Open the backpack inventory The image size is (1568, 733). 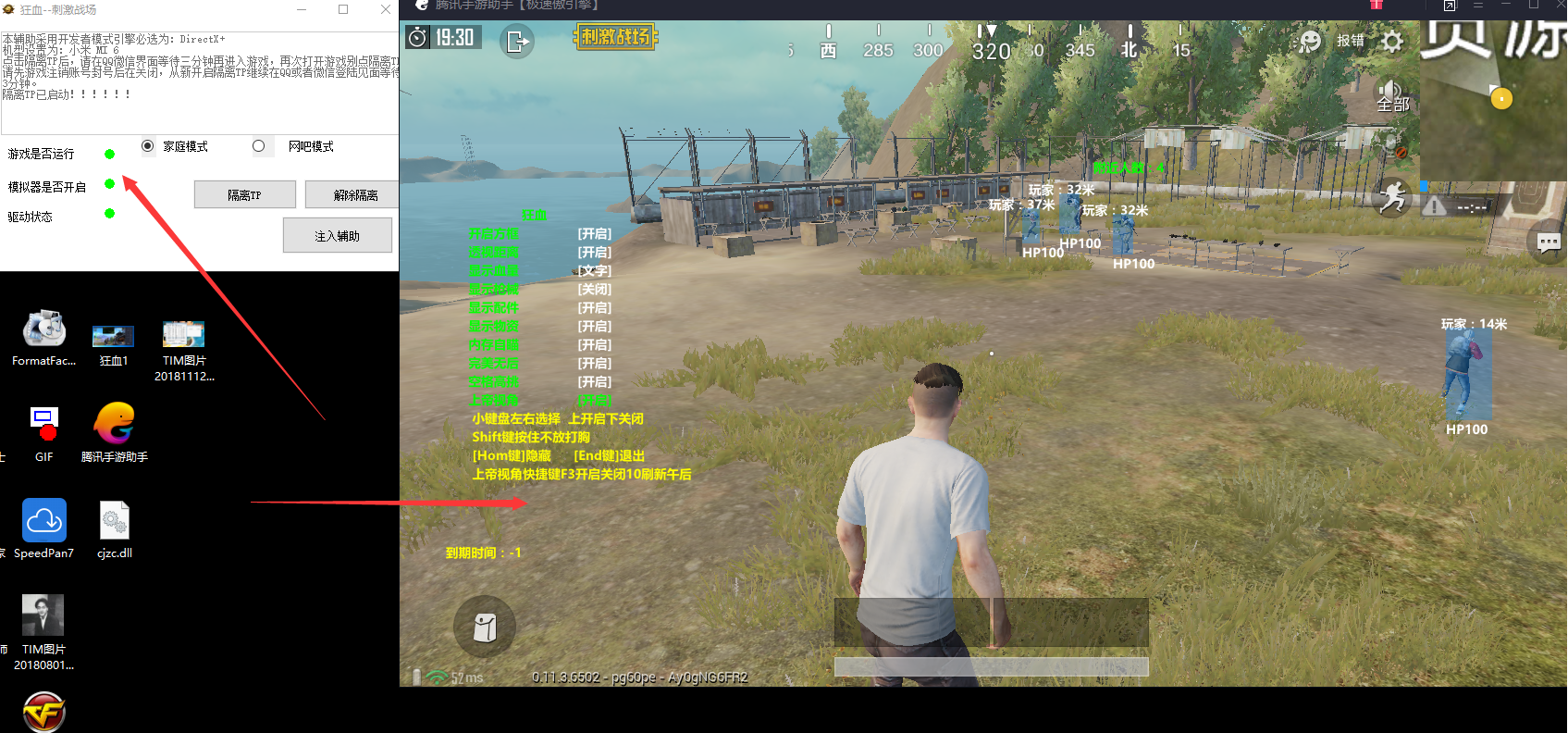click(x=484, y=627)
